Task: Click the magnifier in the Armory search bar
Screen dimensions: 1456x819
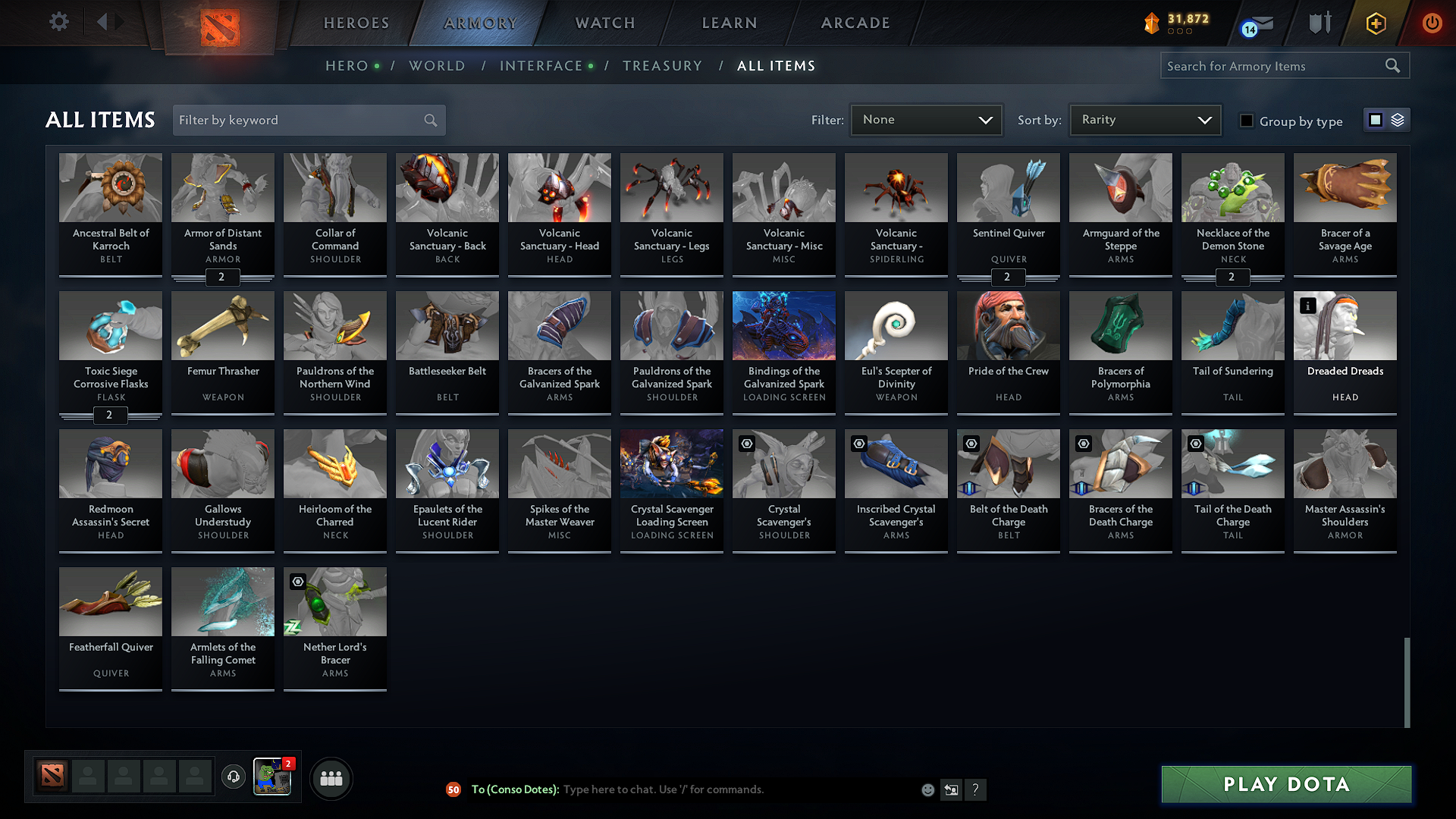Action: 1393,65
